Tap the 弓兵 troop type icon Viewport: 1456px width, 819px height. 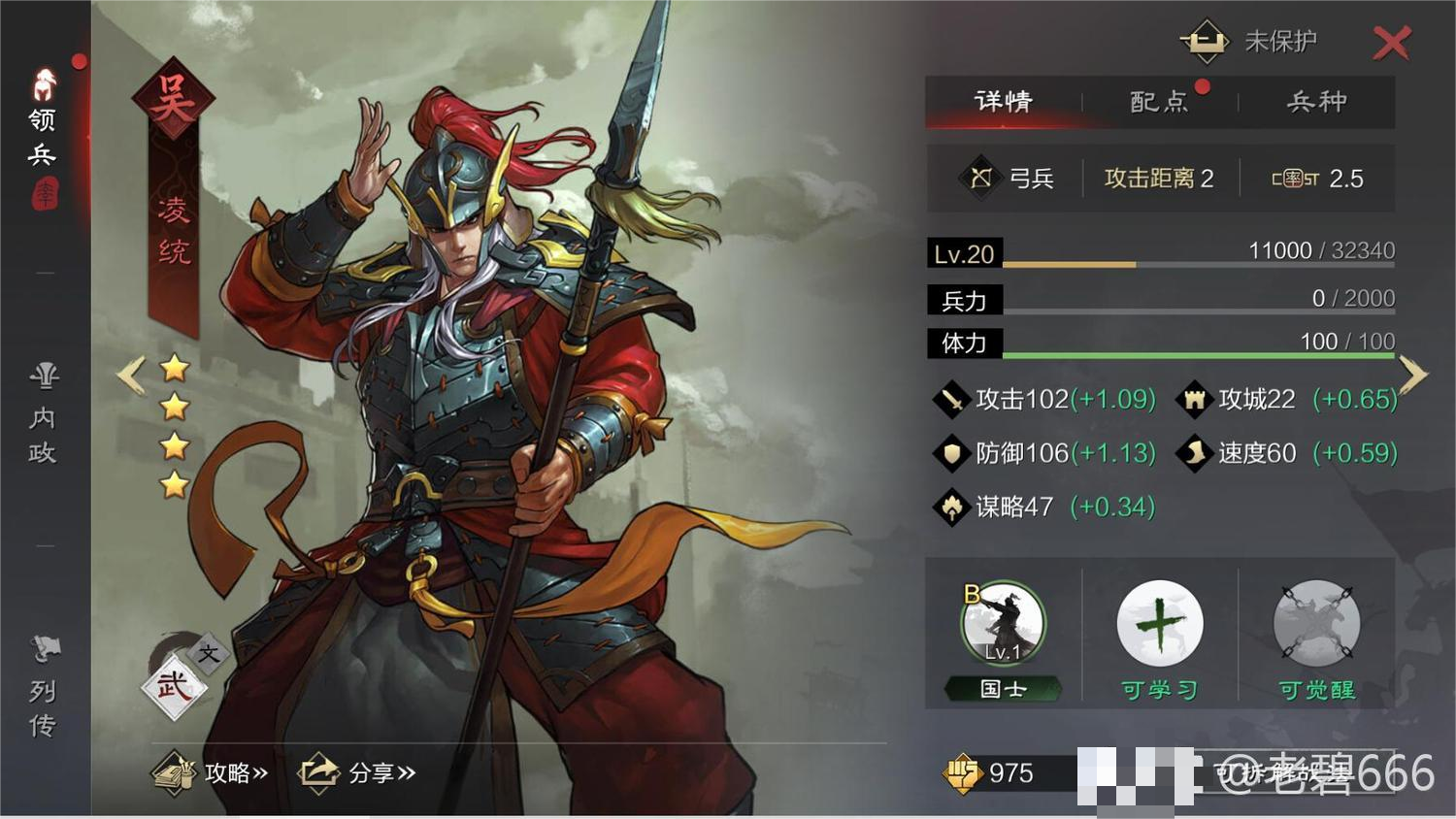(981, 178)
